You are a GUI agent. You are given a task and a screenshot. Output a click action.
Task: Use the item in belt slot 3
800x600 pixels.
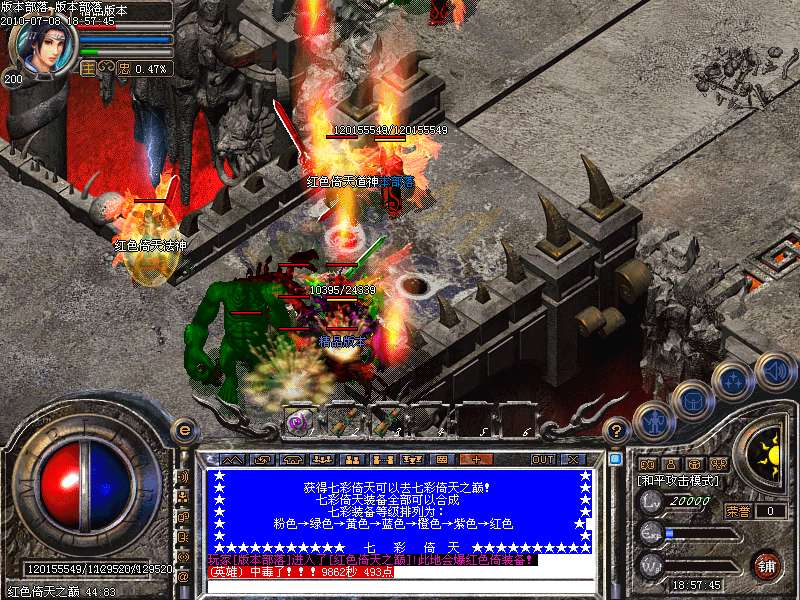point(384,421)
